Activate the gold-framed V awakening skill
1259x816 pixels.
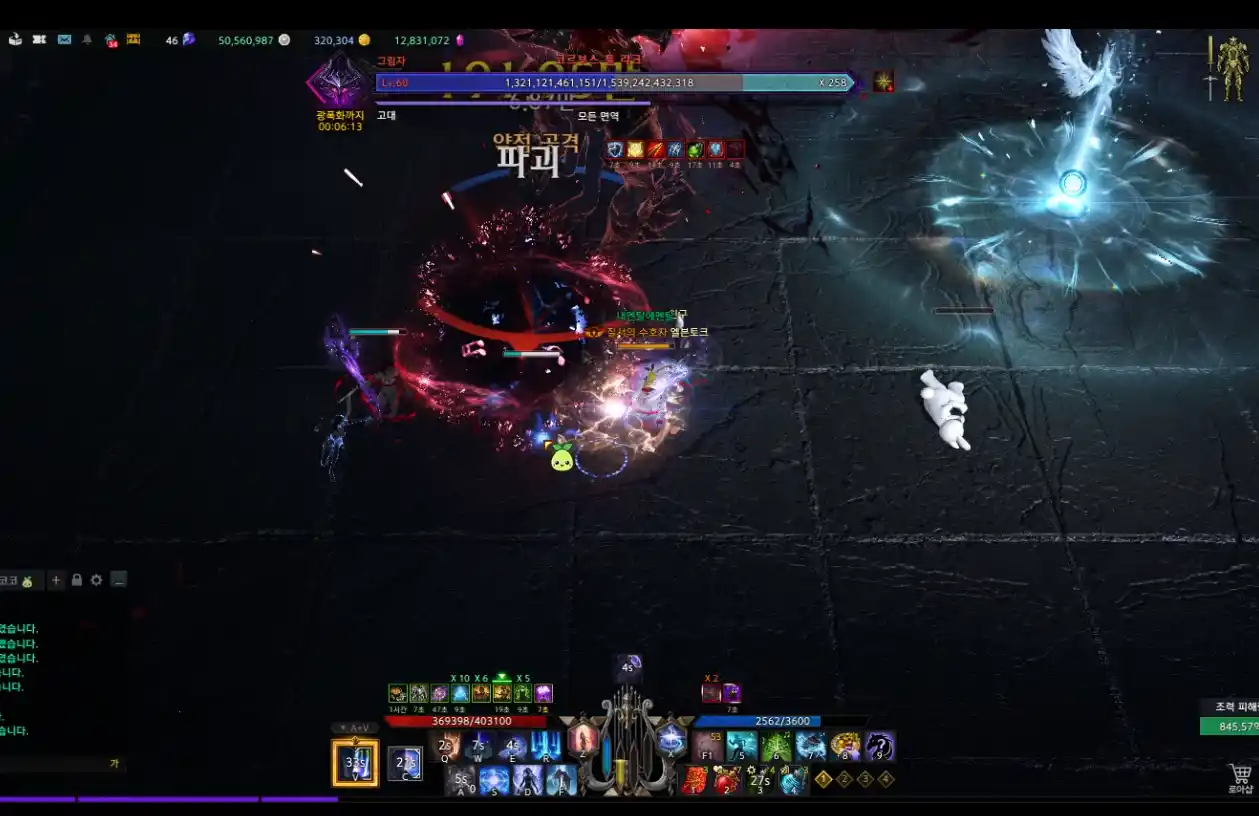355,763
